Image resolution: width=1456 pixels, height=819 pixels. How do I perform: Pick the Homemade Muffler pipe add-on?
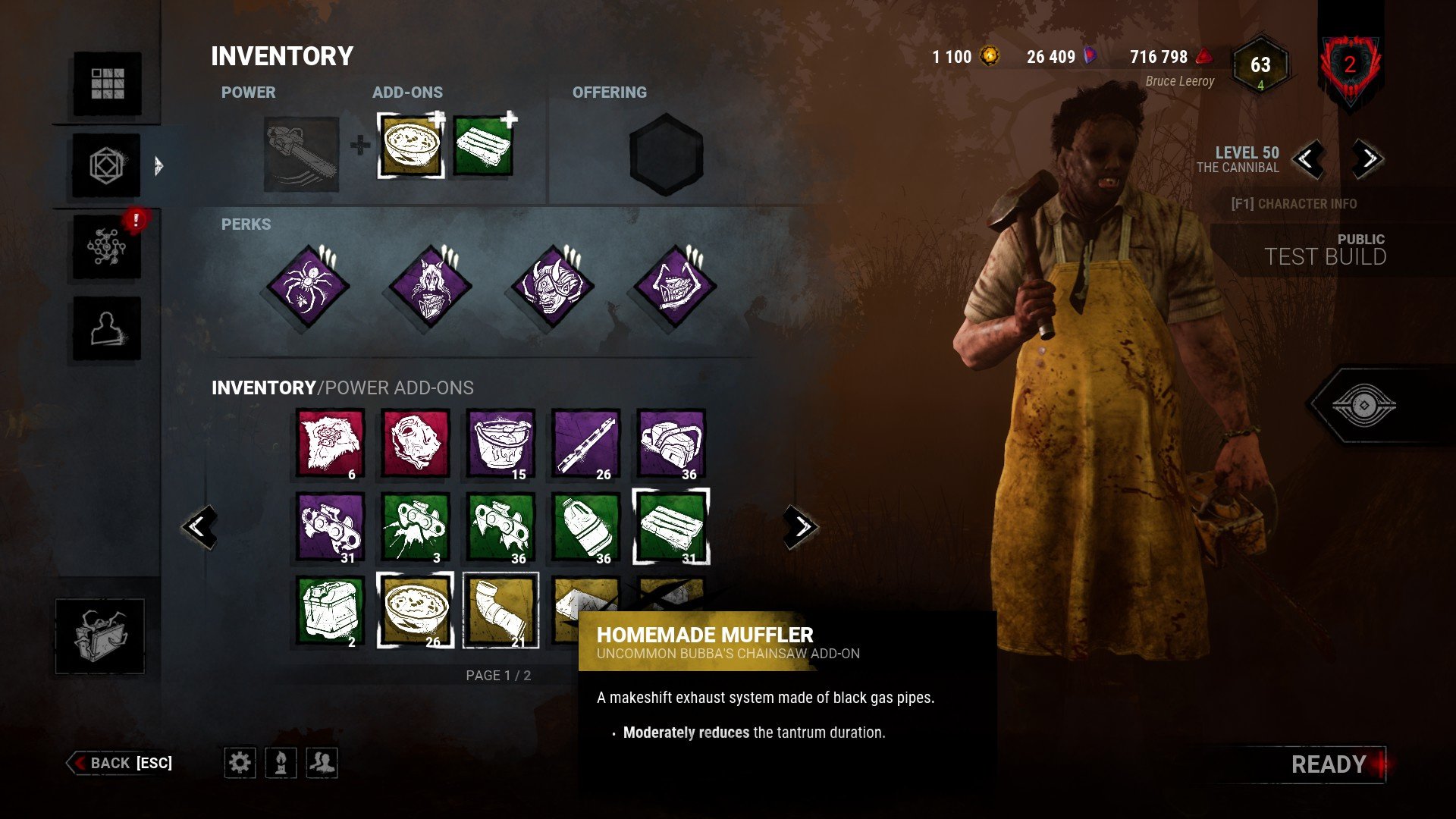[x=500, y=610]
